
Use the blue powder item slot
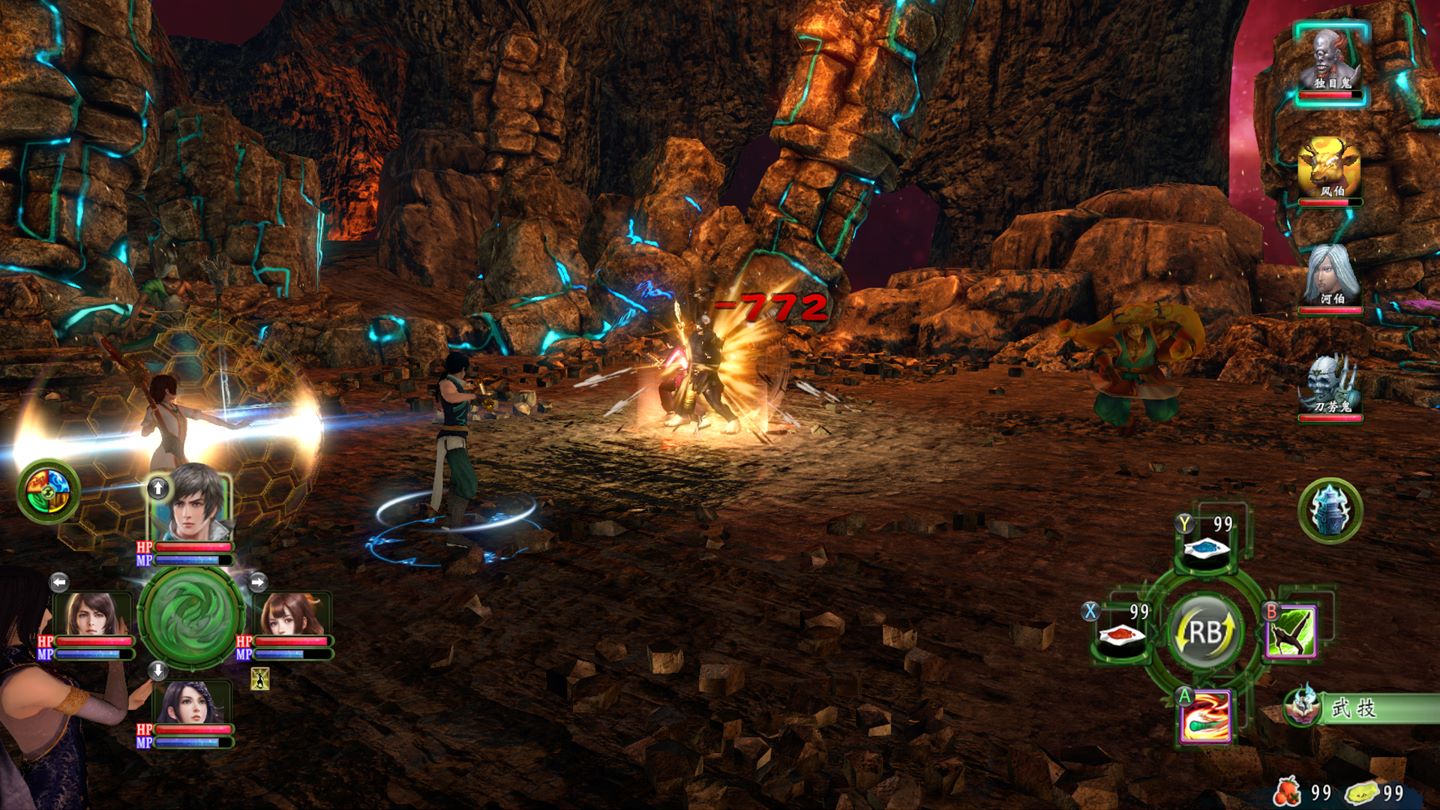tap(1206, 548)
